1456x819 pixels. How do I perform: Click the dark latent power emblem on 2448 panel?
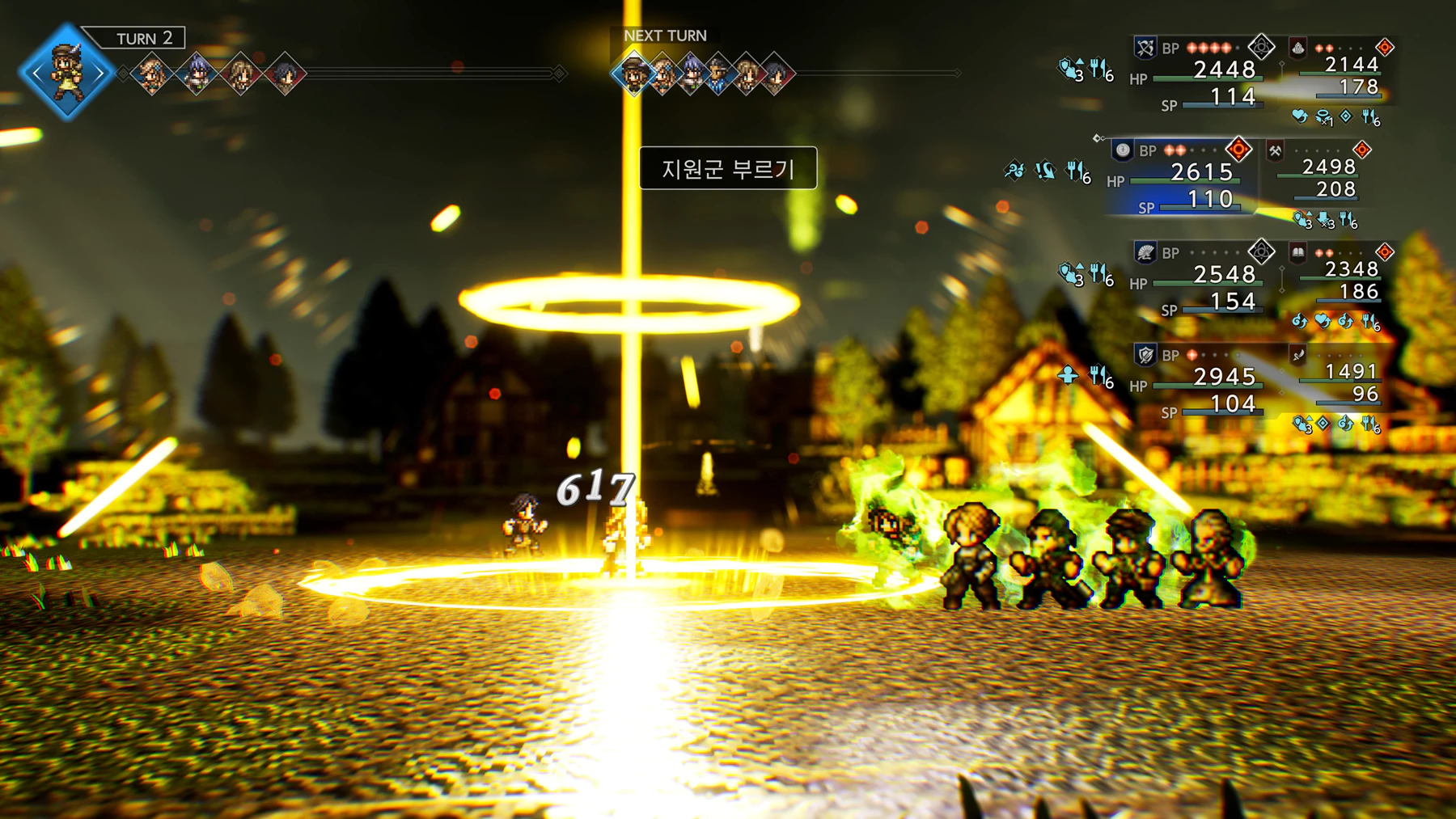pos(1260,48)
